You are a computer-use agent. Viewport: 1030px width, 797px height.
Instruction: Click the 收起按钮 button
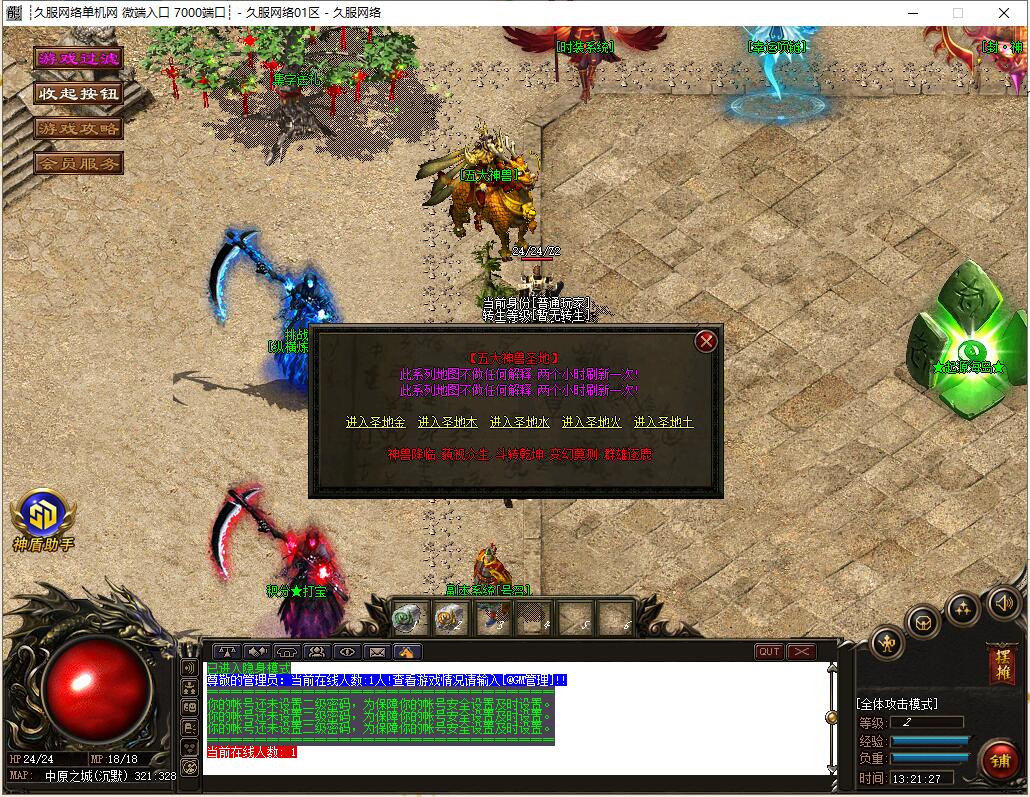[78, 93]
